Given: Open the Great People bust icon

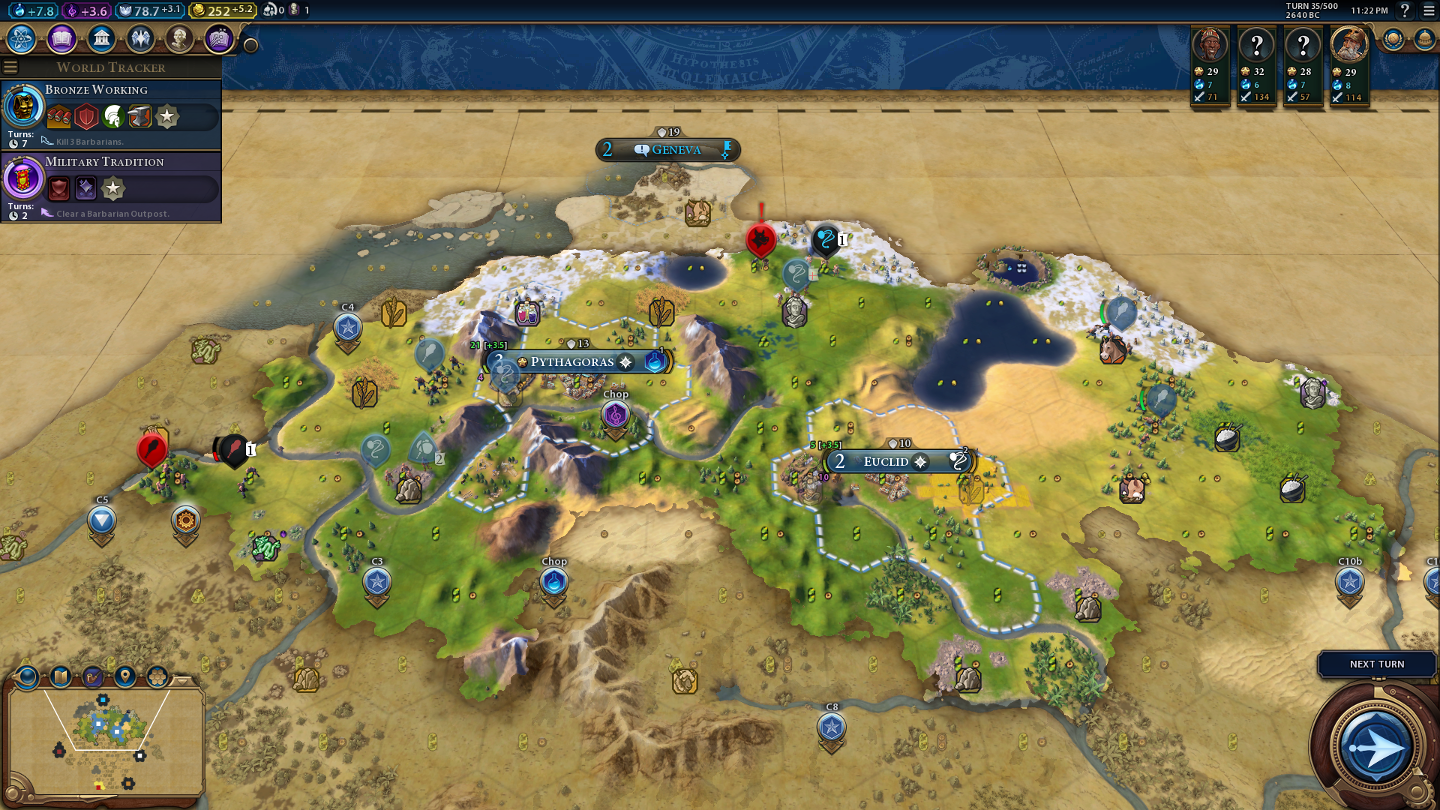Looking at the screenshot, I should pyautogui.click(x=179, y=39).
